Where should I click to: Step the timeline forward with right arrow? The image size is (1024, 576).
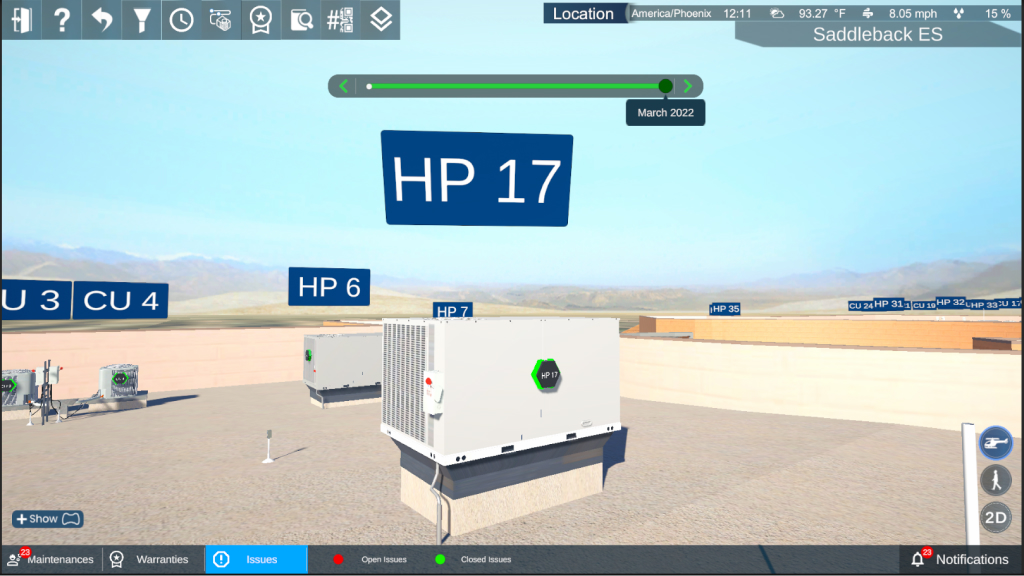pos(688,86)
